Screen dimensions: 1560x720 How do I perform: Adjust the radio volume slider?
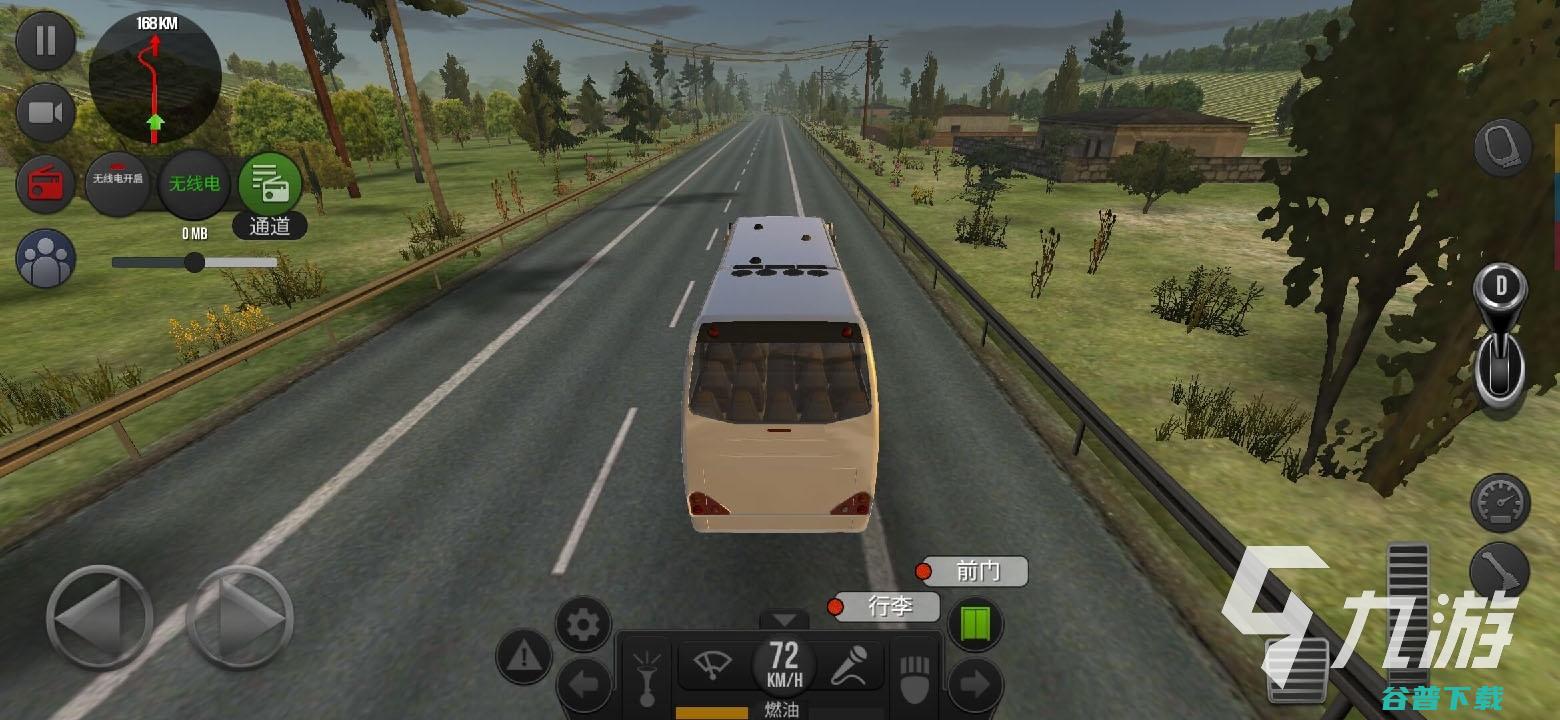195,262
